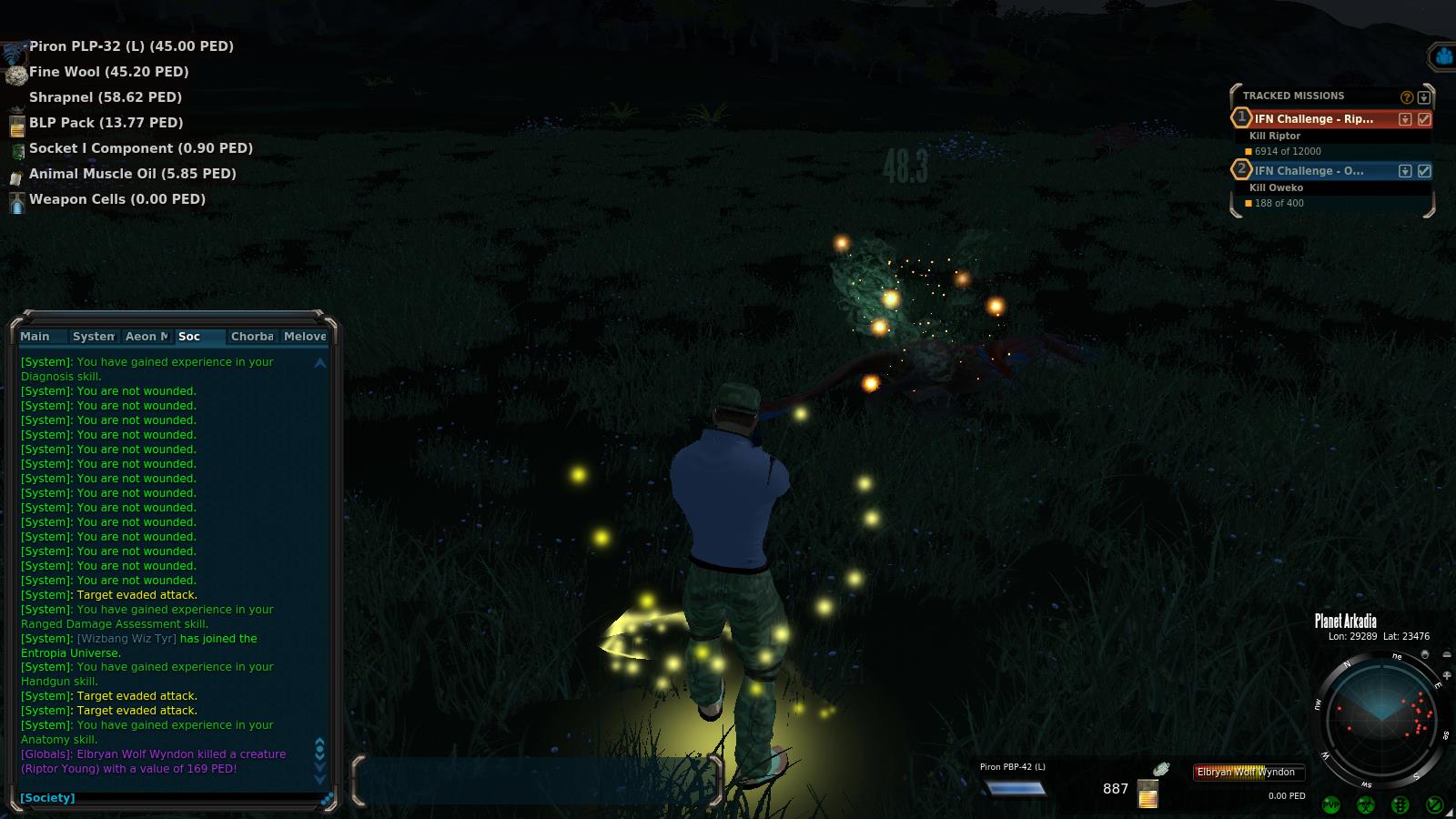Viewport: 1456px width, 819px height.
Task: Switch to the Main chat tab
Action: [x=35, y=337]
